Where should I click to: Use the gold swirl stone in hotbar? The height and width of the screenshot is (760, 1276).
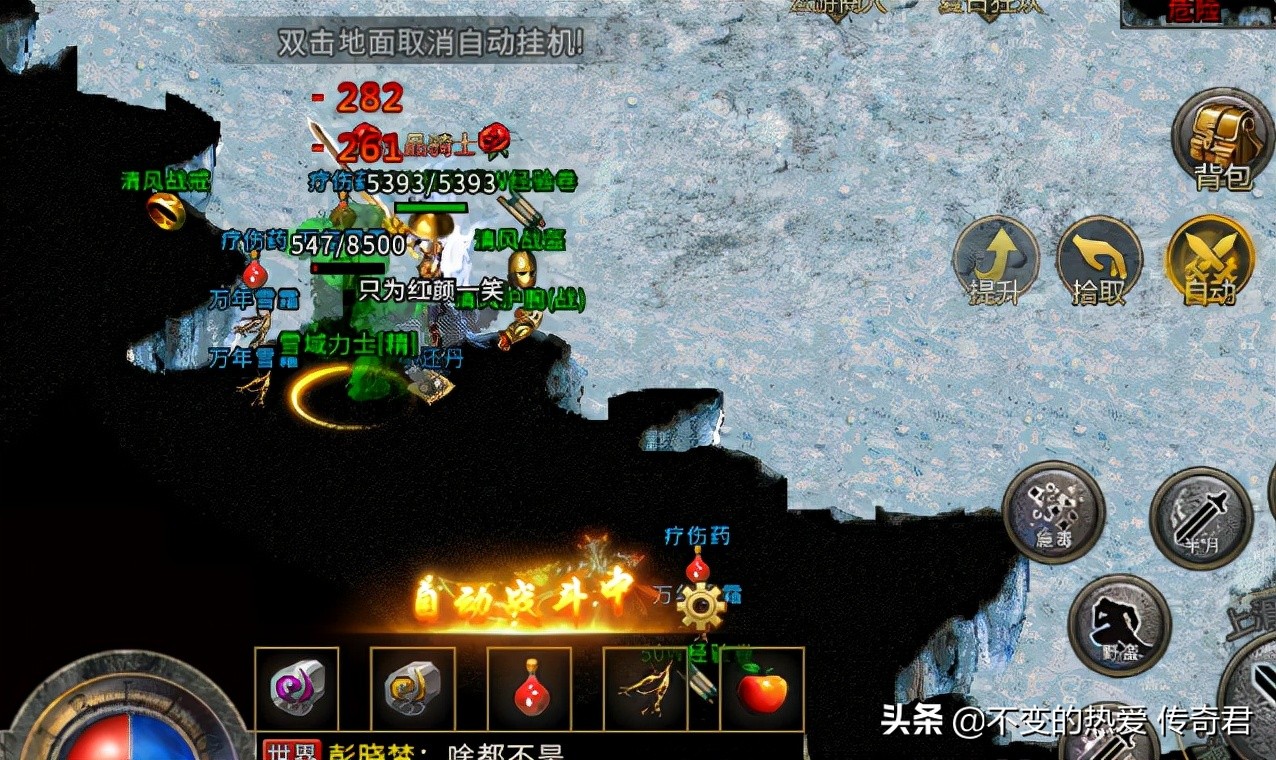click(412, 689)
